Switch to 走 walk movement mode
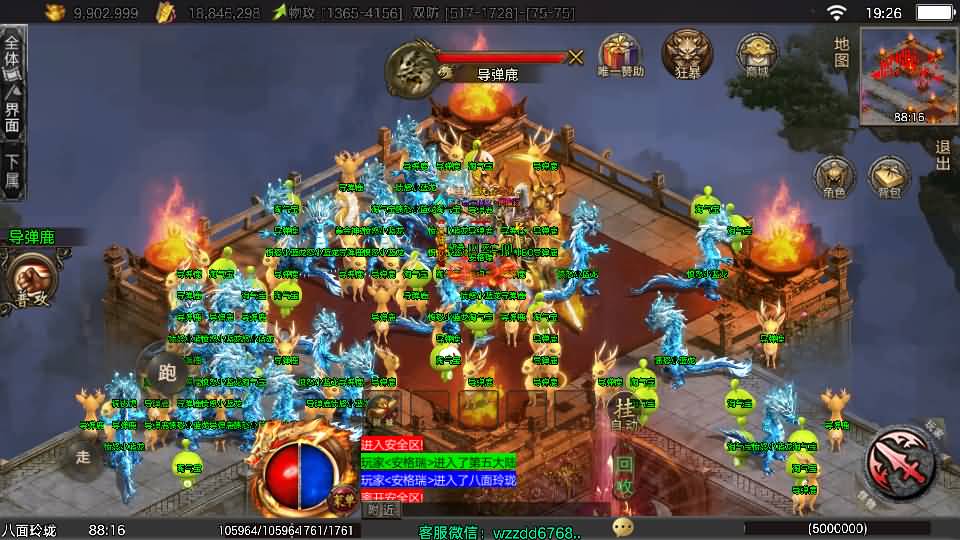Image resolution: width=960 pixels, height=540 pixels. click(85, 456)
